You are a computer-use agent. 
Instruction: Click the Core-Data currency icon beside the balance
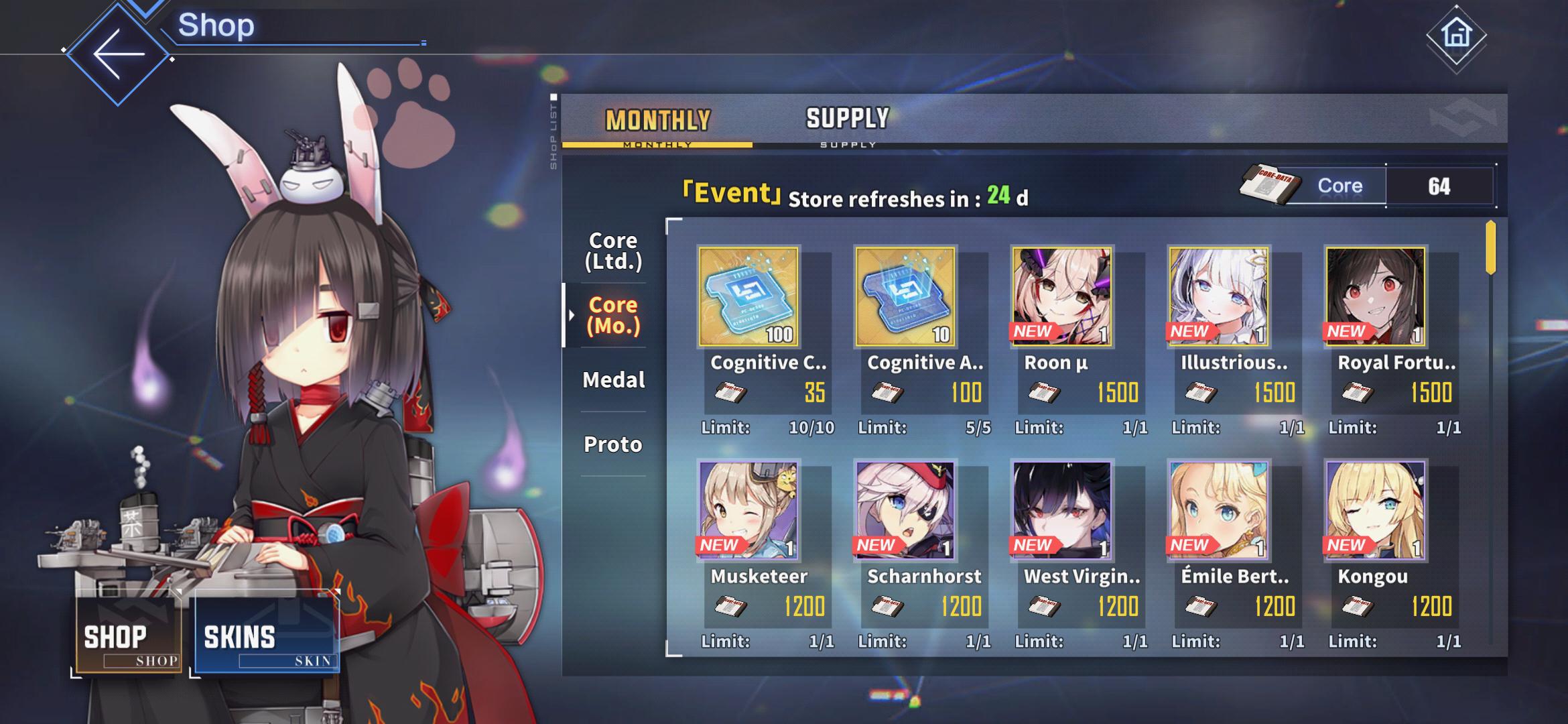1270,186
